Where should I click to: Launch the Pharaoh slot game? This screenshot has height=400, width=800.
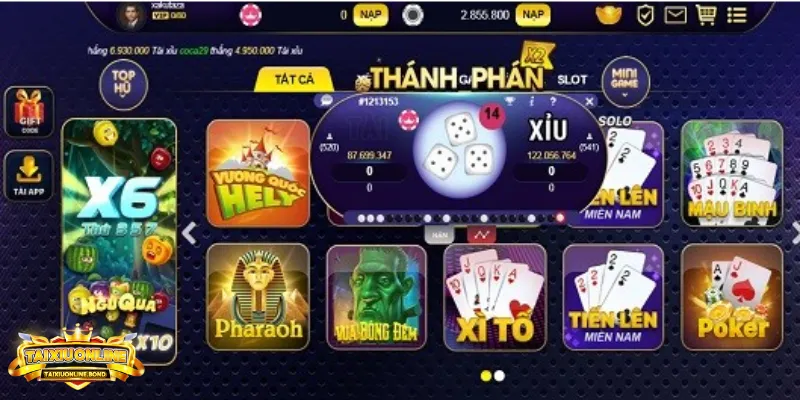[x=258, y=297]
